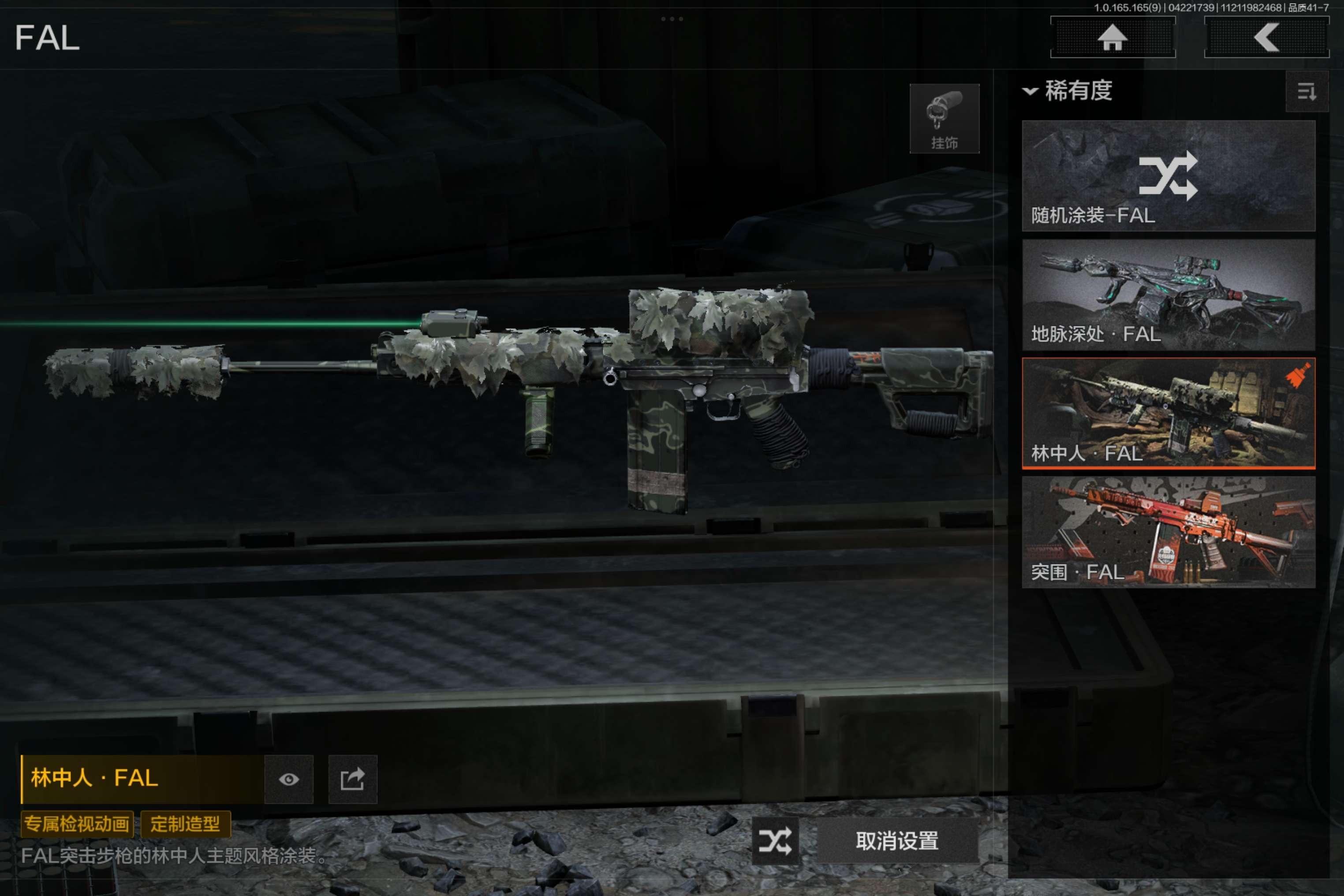
Task: Click the eye preview icon
Action: pos(288,780)
